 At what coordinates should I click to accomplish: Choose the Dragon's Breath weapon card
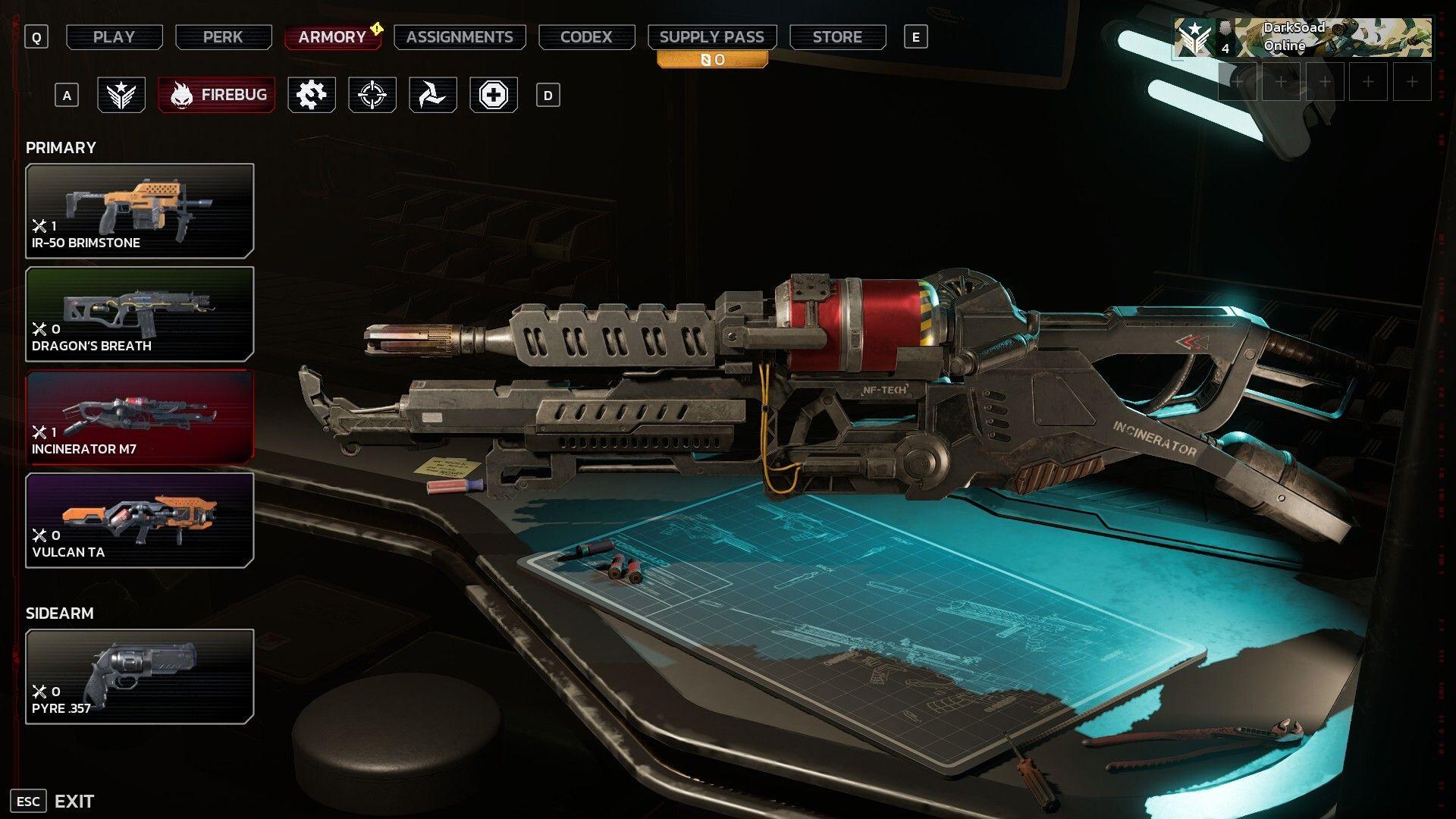tap(140, 314)
